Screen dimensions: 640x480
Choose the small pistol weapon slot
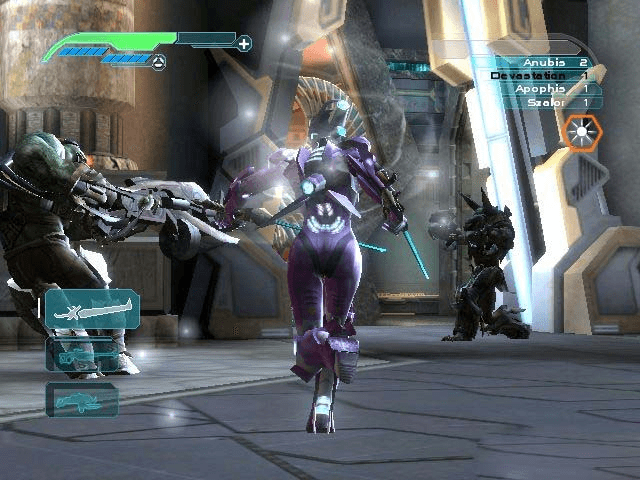tap(82, 399)
